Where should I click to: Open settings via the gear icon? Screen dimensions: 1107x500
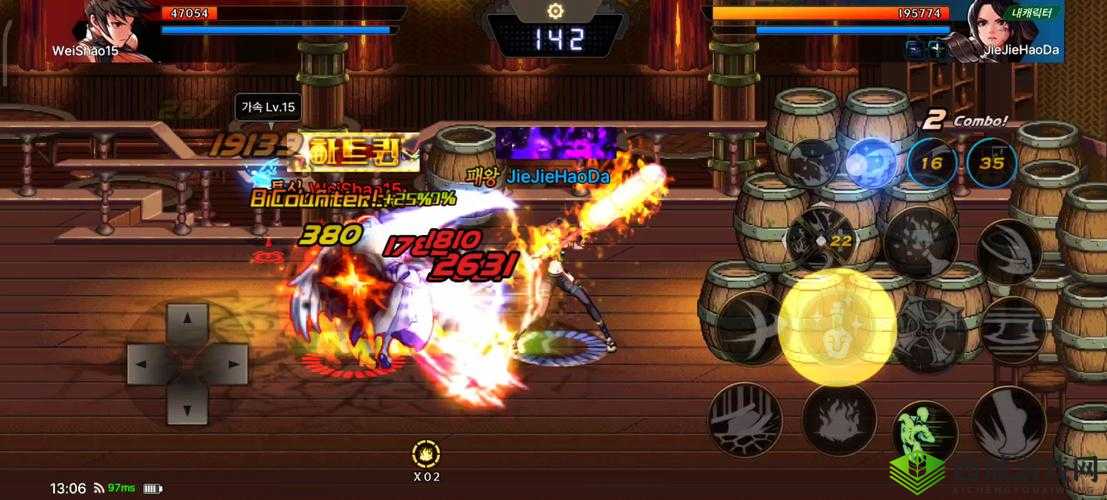554,11
